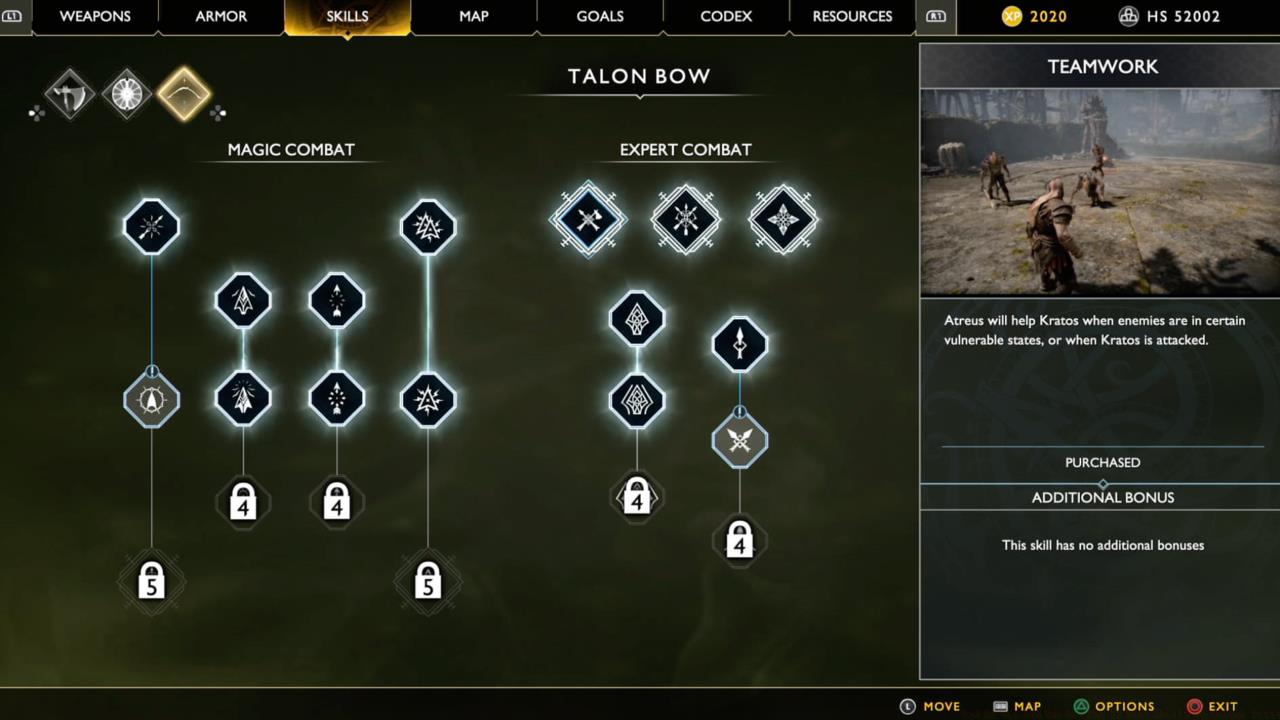Open the Guardian Shield skill tree
The width and height of the screenshot is (1280, 720).
click(126, 93)
